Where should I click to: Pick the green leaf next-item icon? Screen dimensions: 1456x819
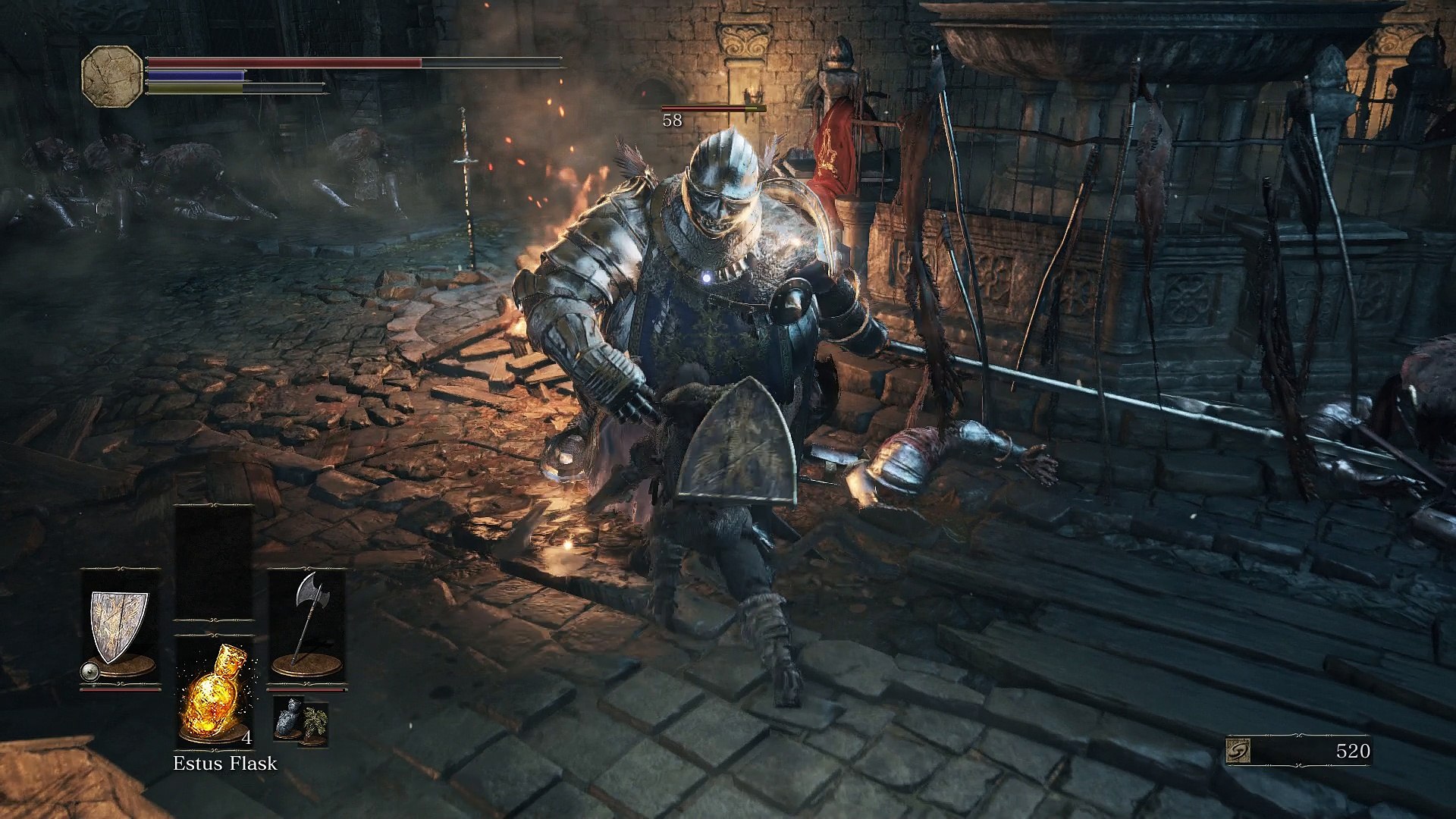pos(315,721)
